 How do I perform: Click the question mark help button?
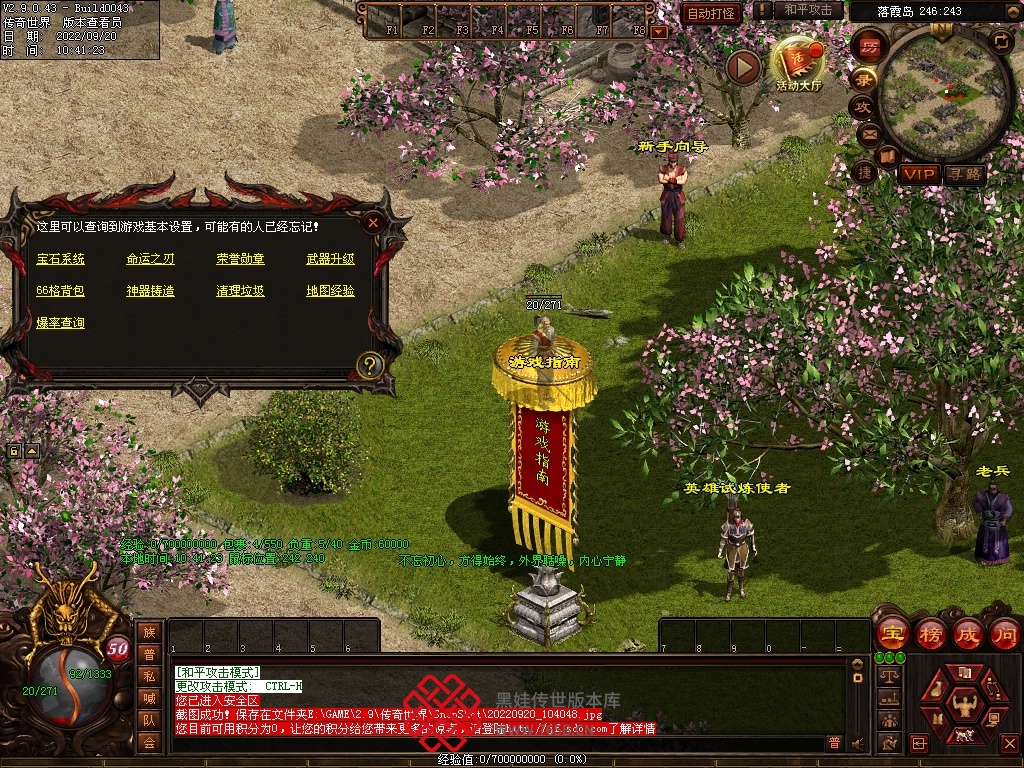[370, 365]
